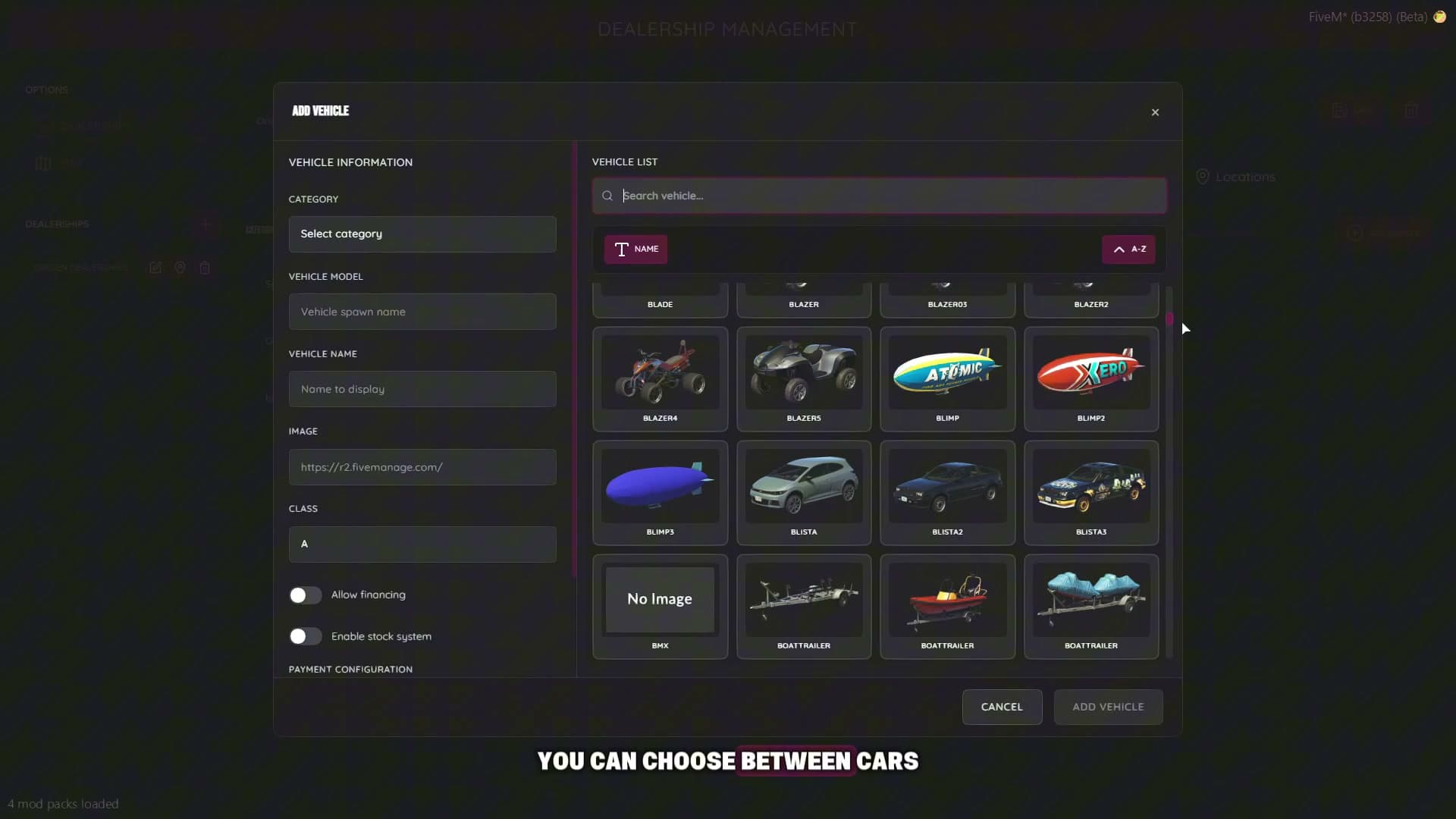Enable the Allow financing toggle
The height and width of the screenshot is (819, 1456).
(x=305, y=595)
